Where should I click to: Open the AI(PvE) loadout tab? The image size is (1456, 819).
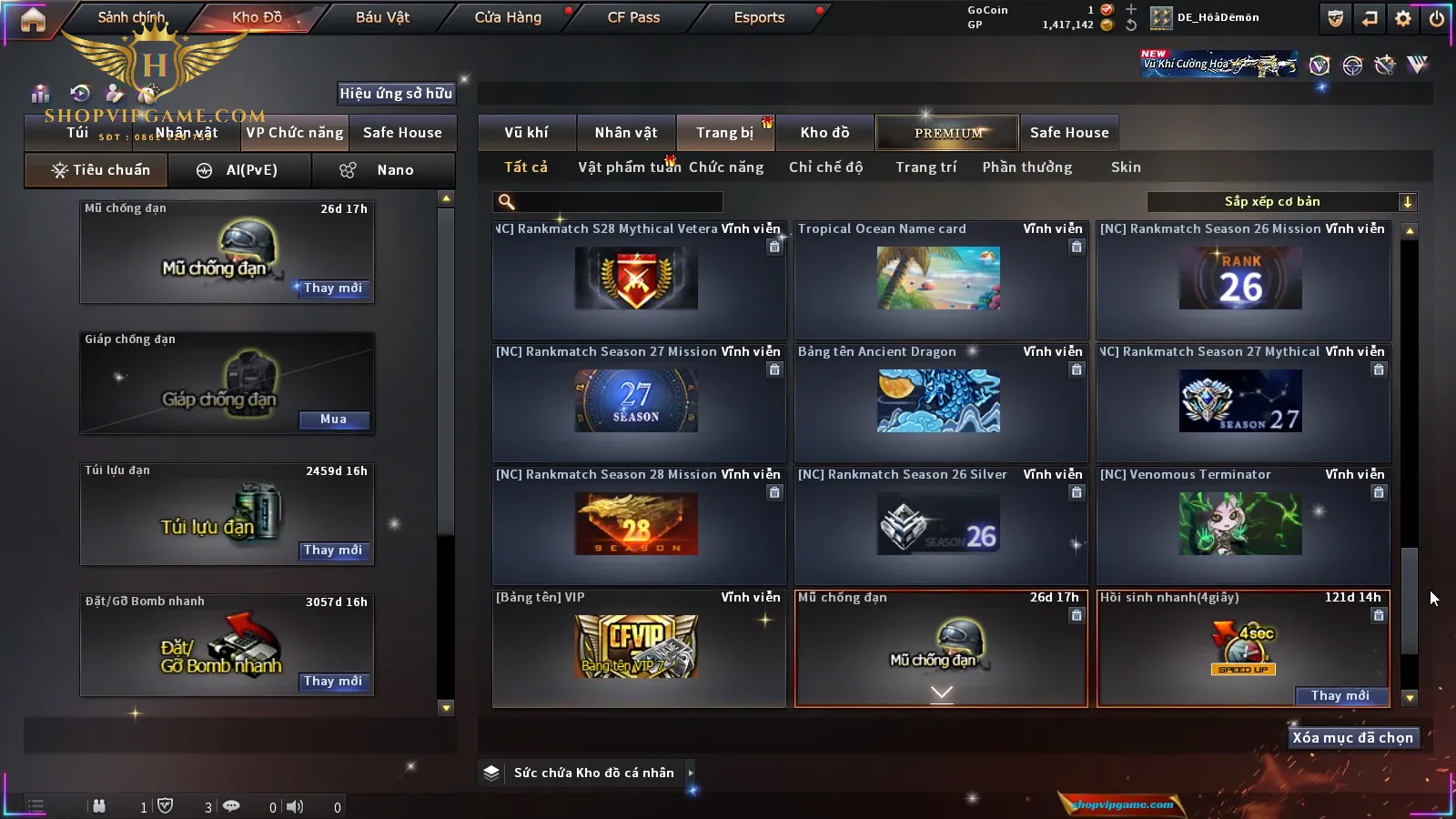click(x=240, y=170)
